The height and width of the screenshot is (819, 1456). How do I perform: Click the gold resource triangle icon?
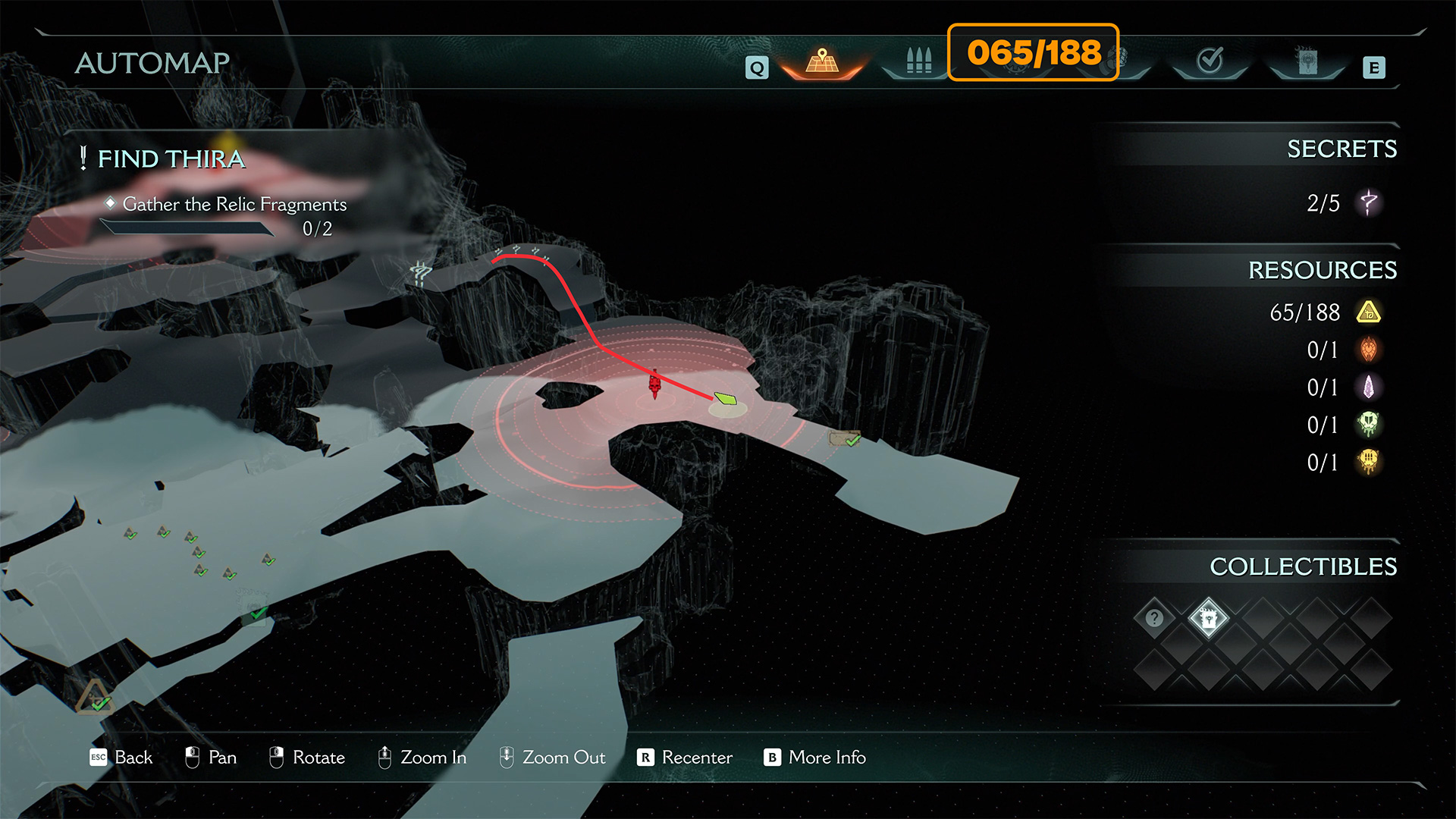[x=1368, y=312]
